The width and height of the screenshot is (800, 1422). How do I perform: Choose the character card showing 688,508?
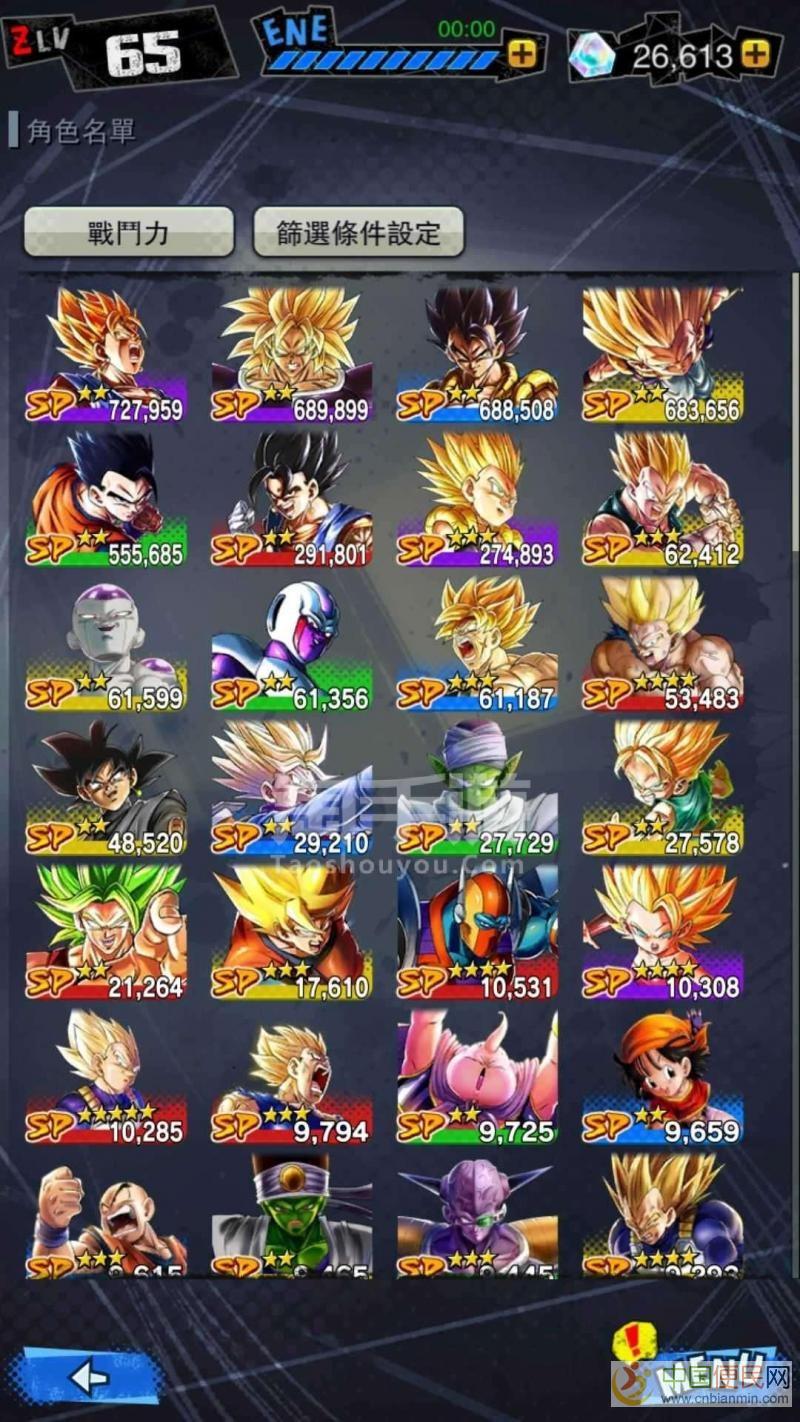tap(477, 355)
